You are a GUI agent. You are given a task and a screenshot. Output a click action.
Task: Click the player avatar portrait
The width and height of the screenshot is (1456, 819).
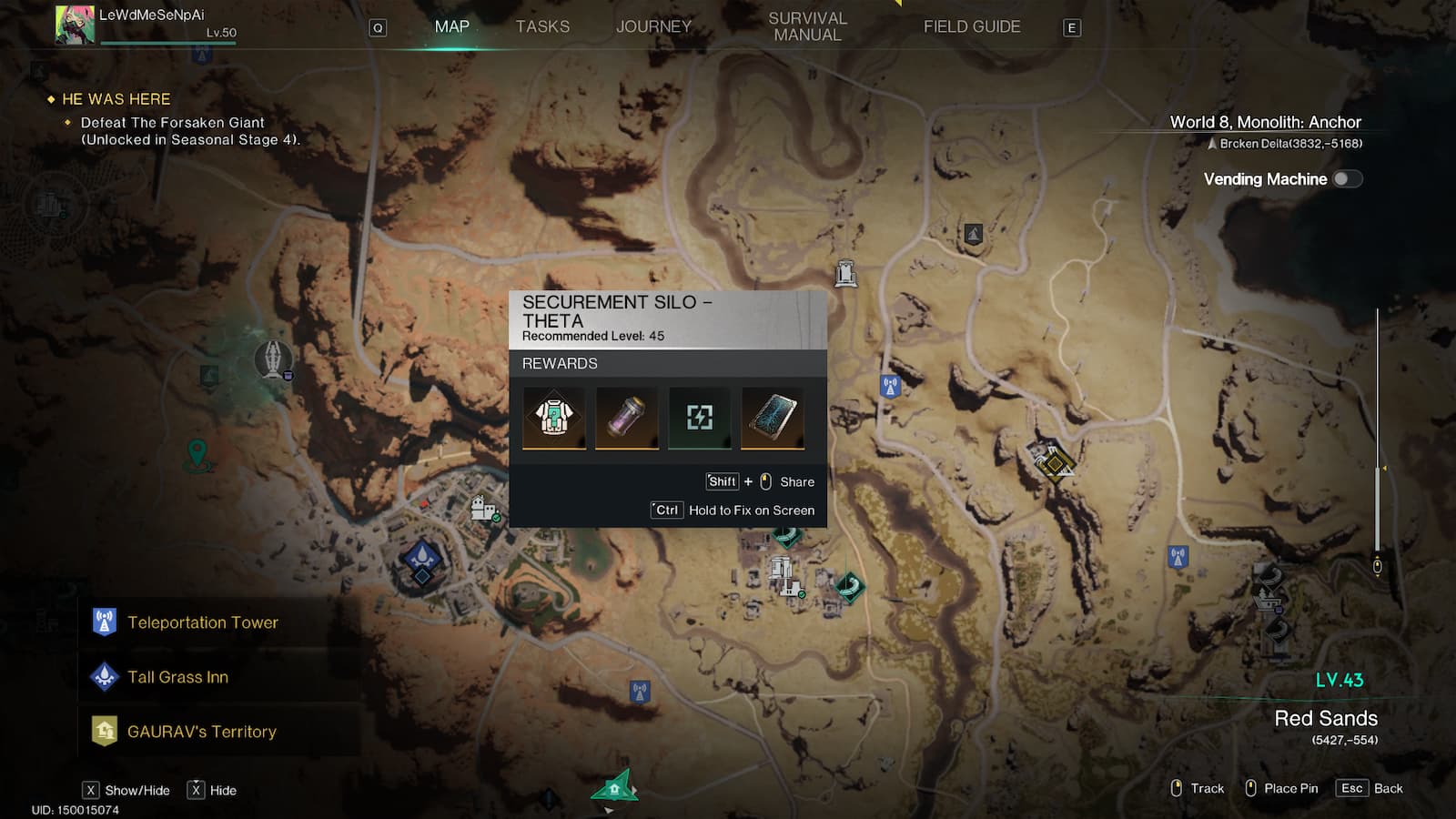pyautogui.click(x=75, y=25)
